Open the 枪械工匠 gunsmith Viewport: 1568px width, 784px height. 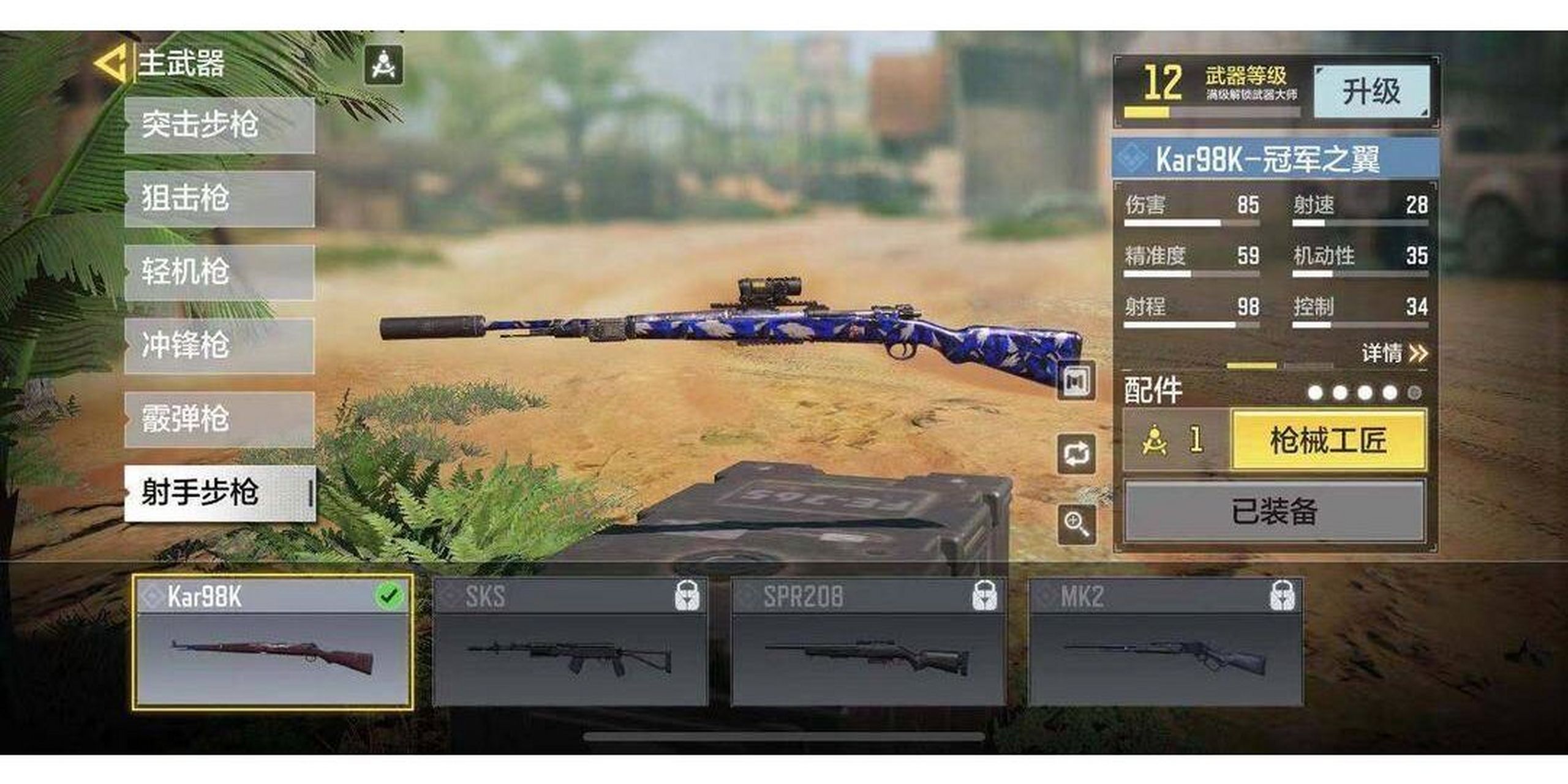1329,440
